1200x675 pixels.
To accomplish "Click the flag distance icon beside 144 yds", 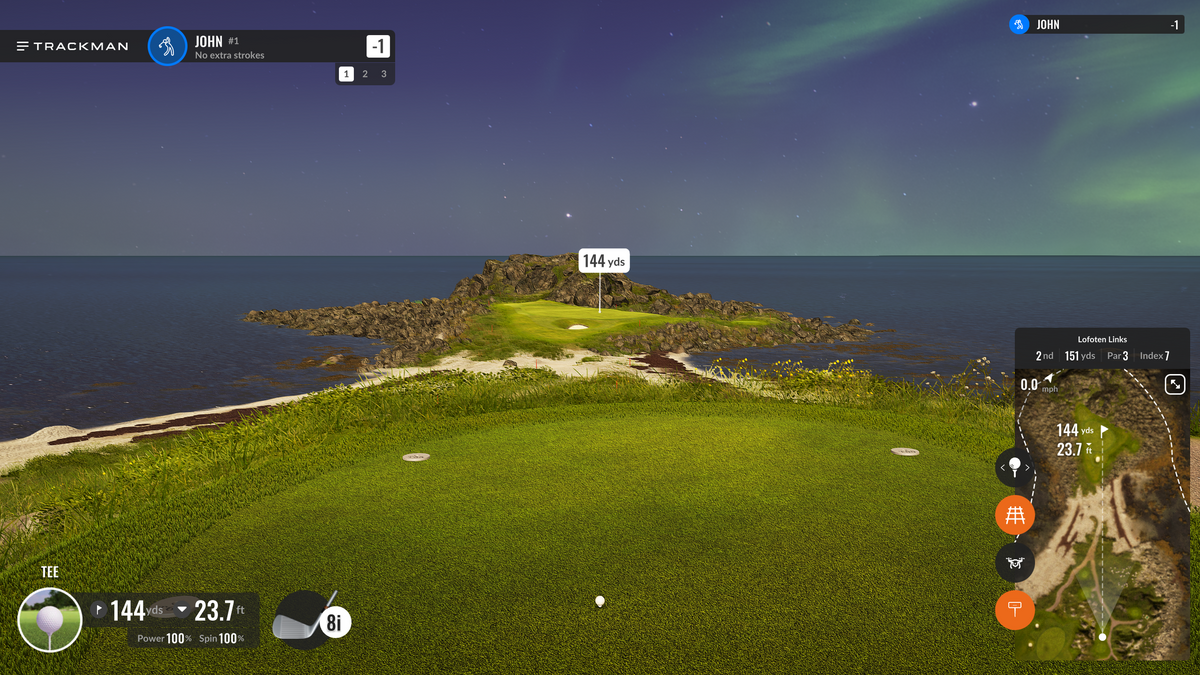I will (x=98, y=609).
